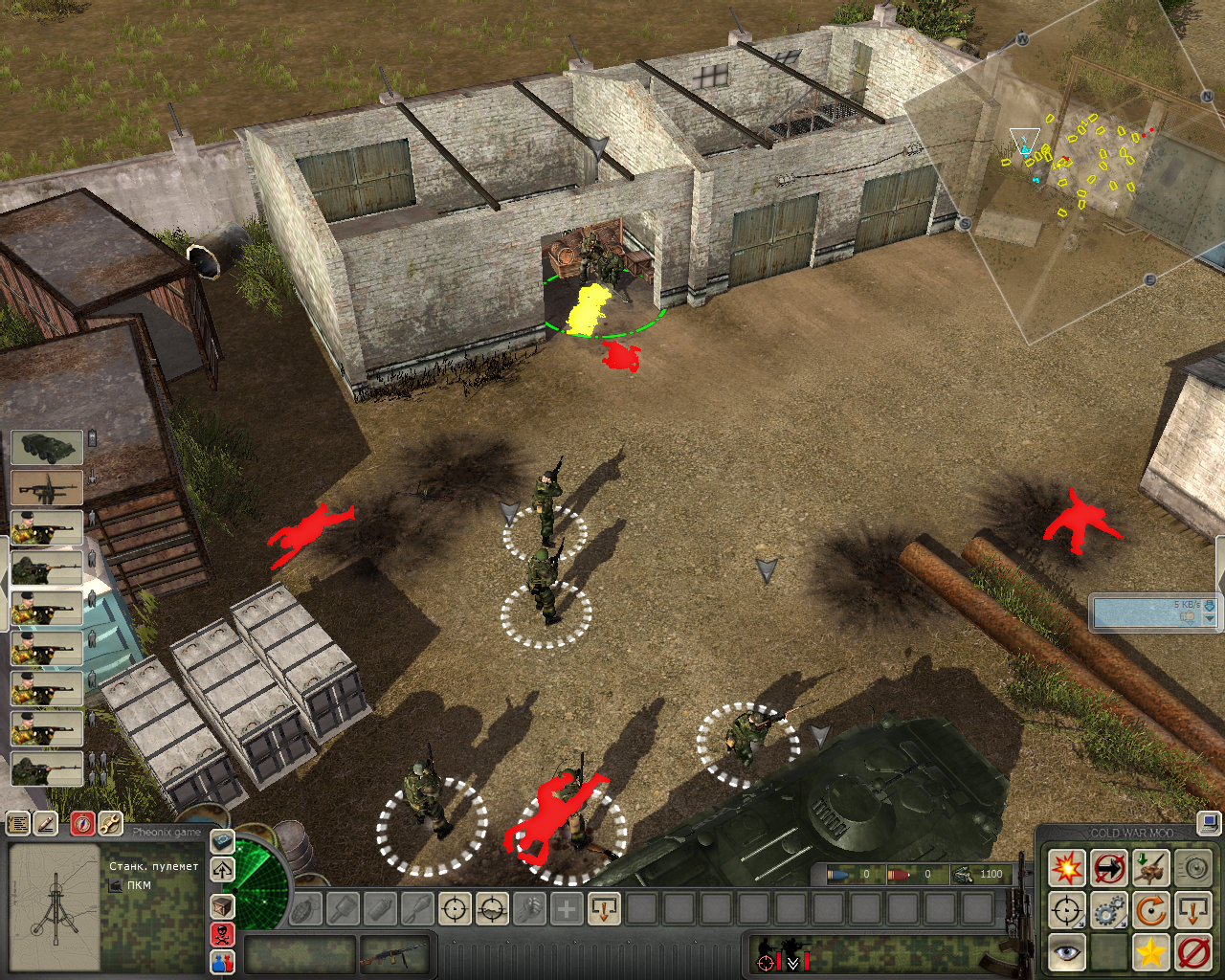Open the blue gears behavior menu

1109,910
